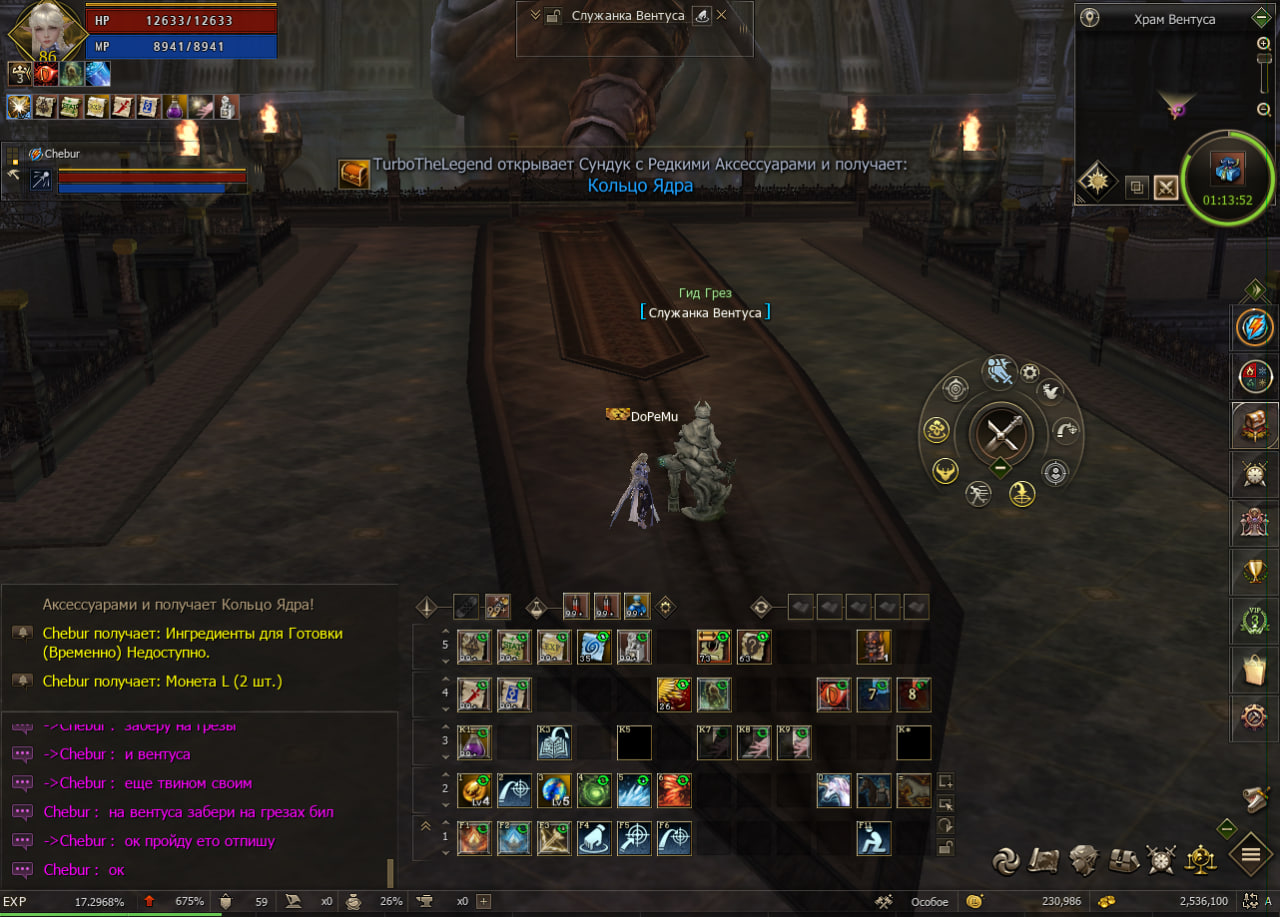Open the map scroll icon

coord(1045,859)
